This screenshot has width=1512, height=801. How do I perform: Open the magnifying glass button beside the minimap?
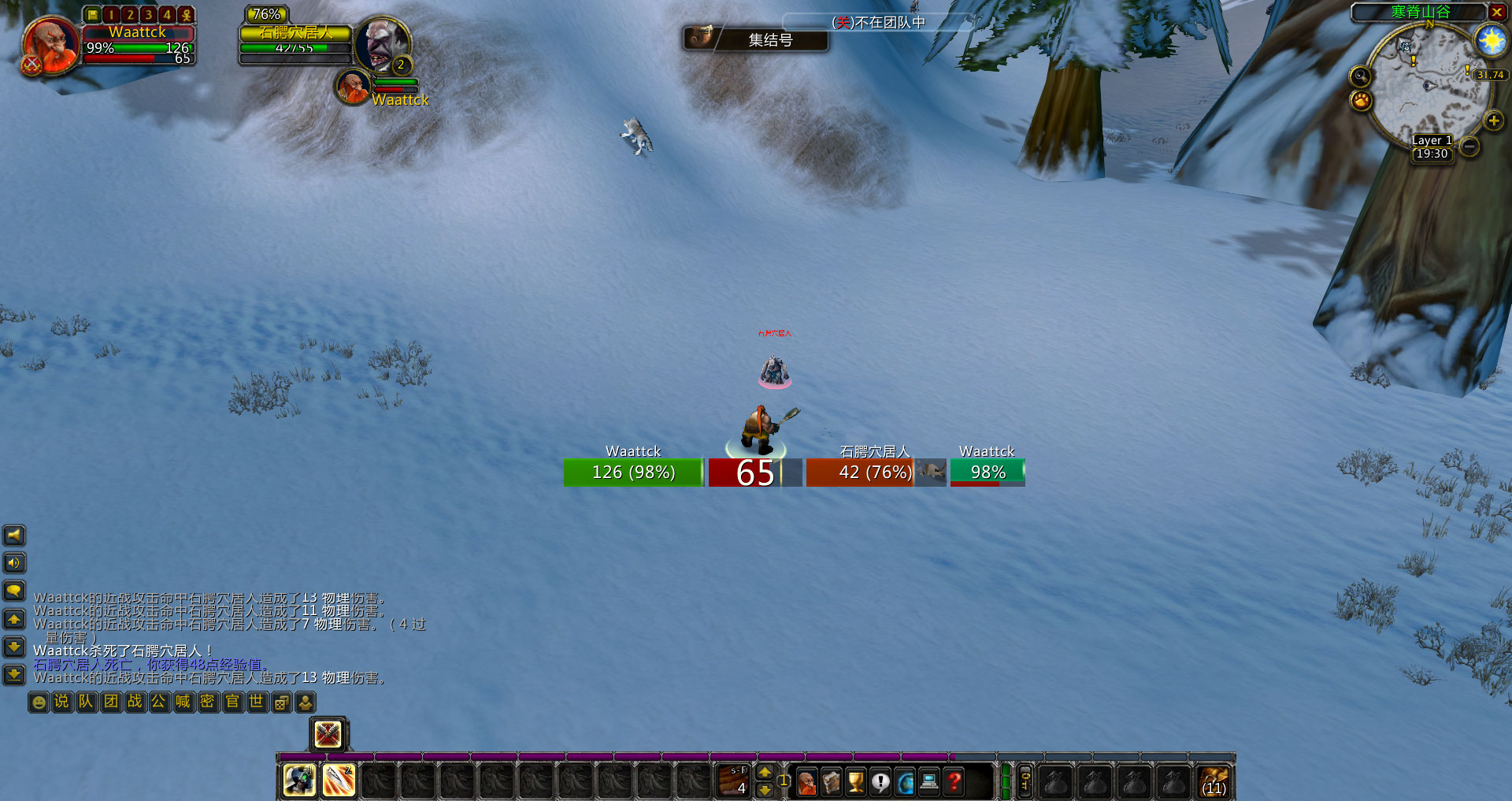point(1360,76)
